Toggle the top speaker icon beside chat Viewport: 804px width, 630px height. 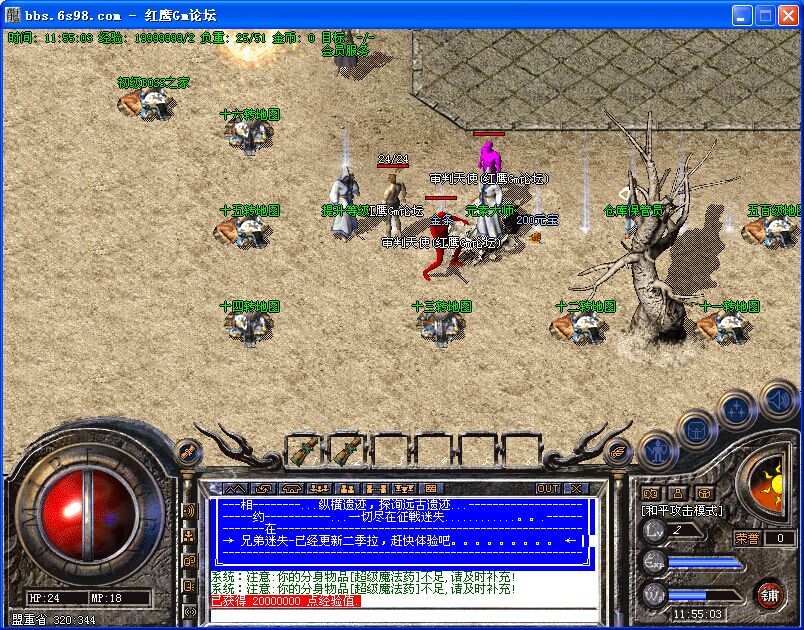tap(188, 511)
